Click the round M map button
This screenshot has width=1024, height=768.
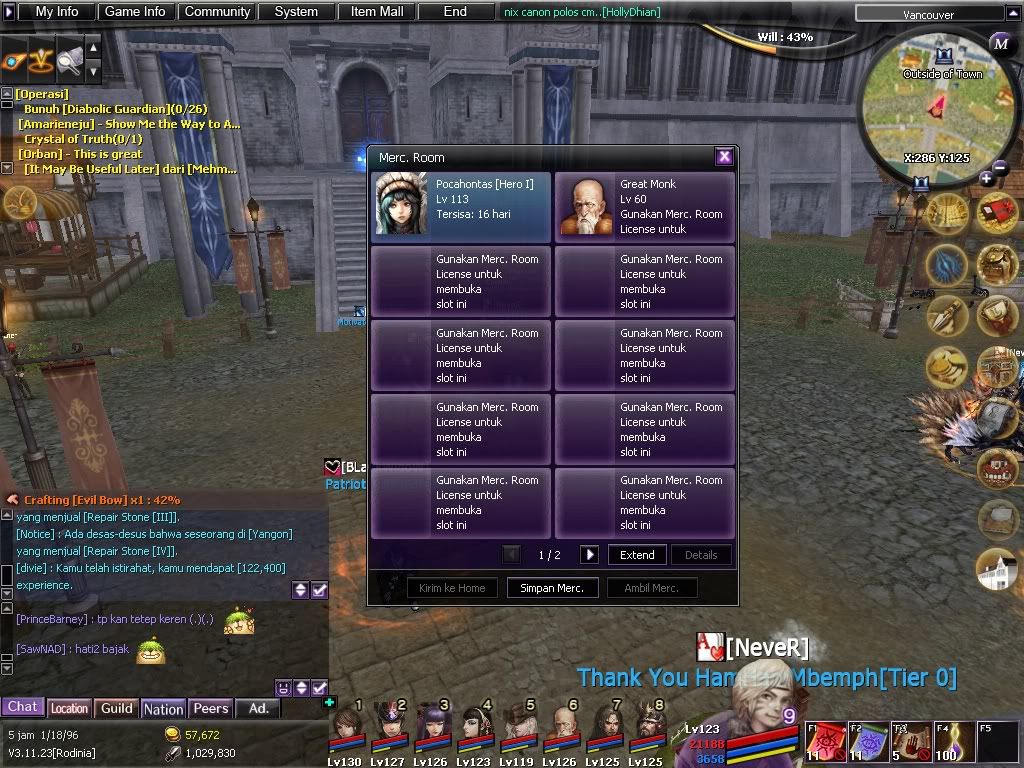click(x=1000, y=43)
